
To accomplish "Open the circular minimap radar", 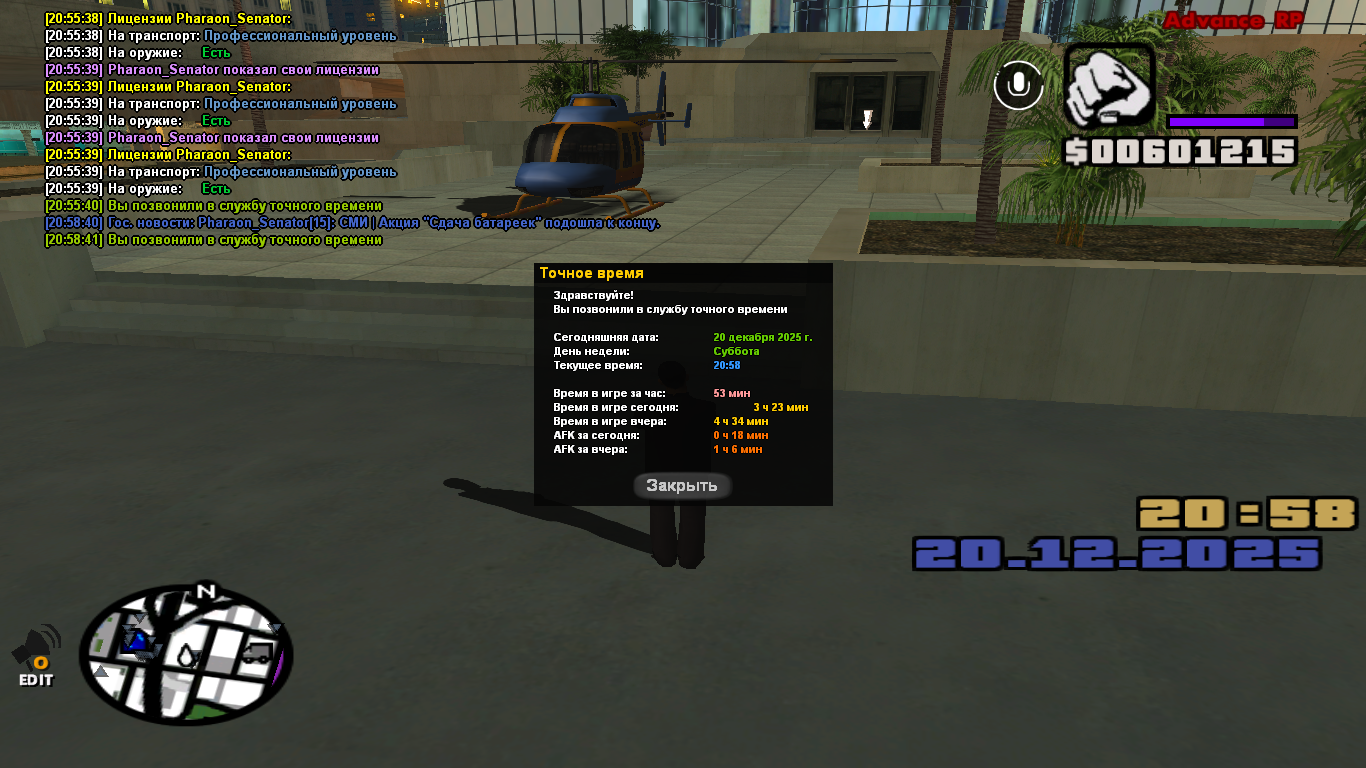I will (x=186, y=655).
